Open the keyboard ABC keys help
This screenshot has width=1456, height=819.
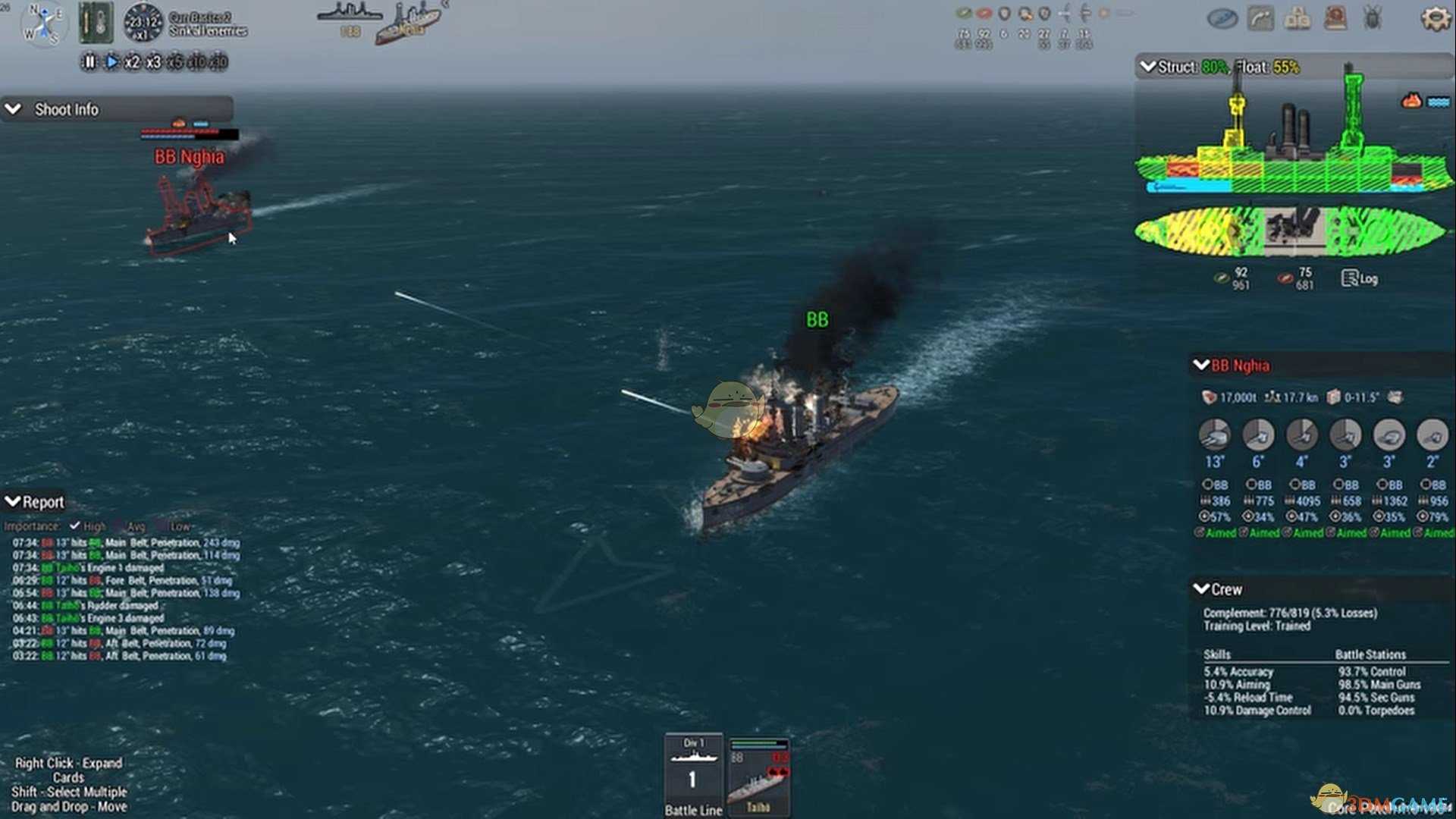pos(1298,18)
